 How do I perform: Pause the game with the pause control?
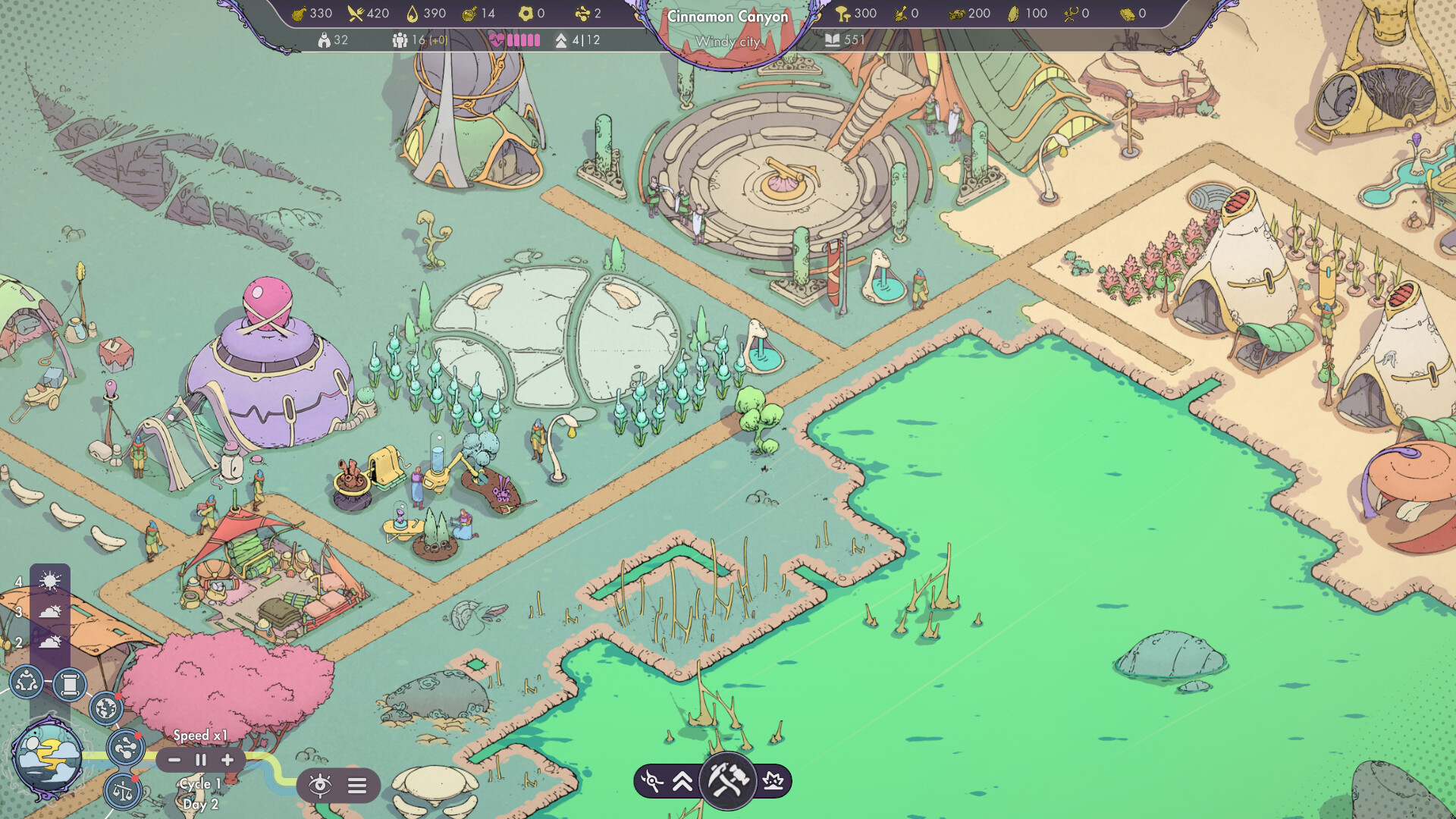tap(200, 759)
